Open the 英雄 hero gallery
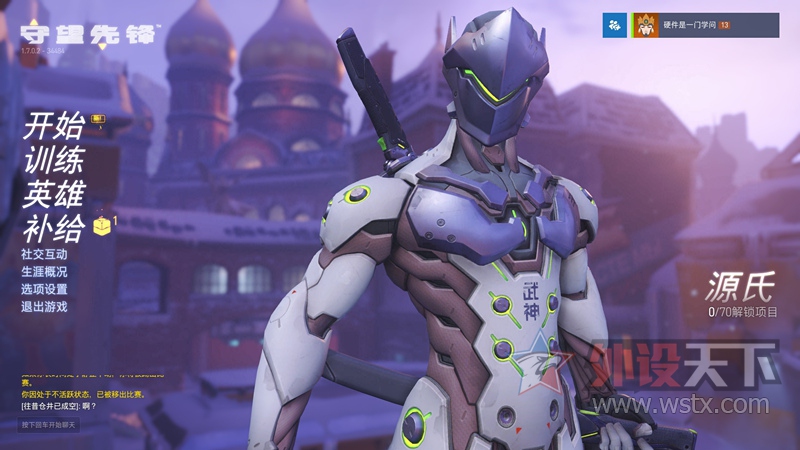The width and height of the screenshot is (800, 450). (x=52, y=194)
